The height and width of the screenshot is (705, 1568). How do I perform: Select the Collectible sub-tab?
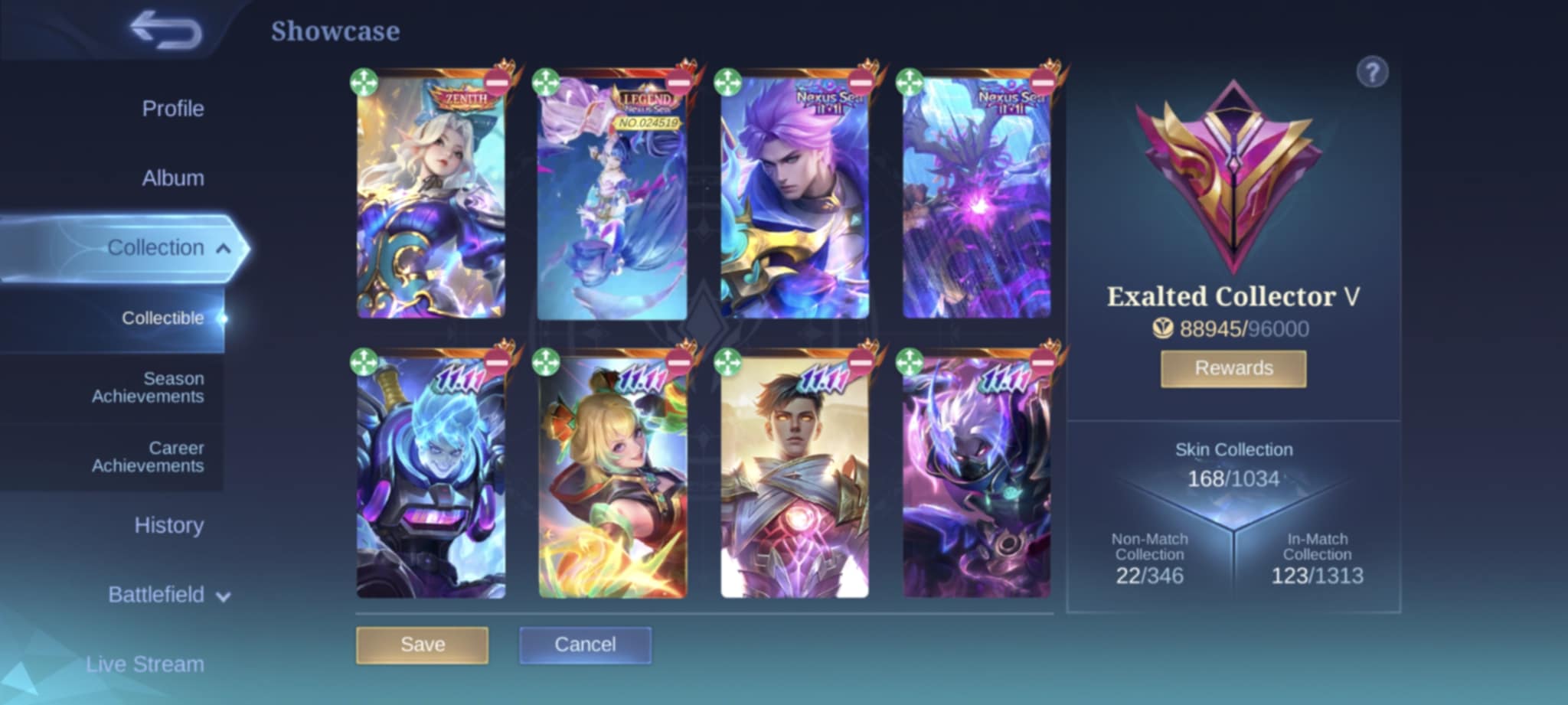[162, 318]
